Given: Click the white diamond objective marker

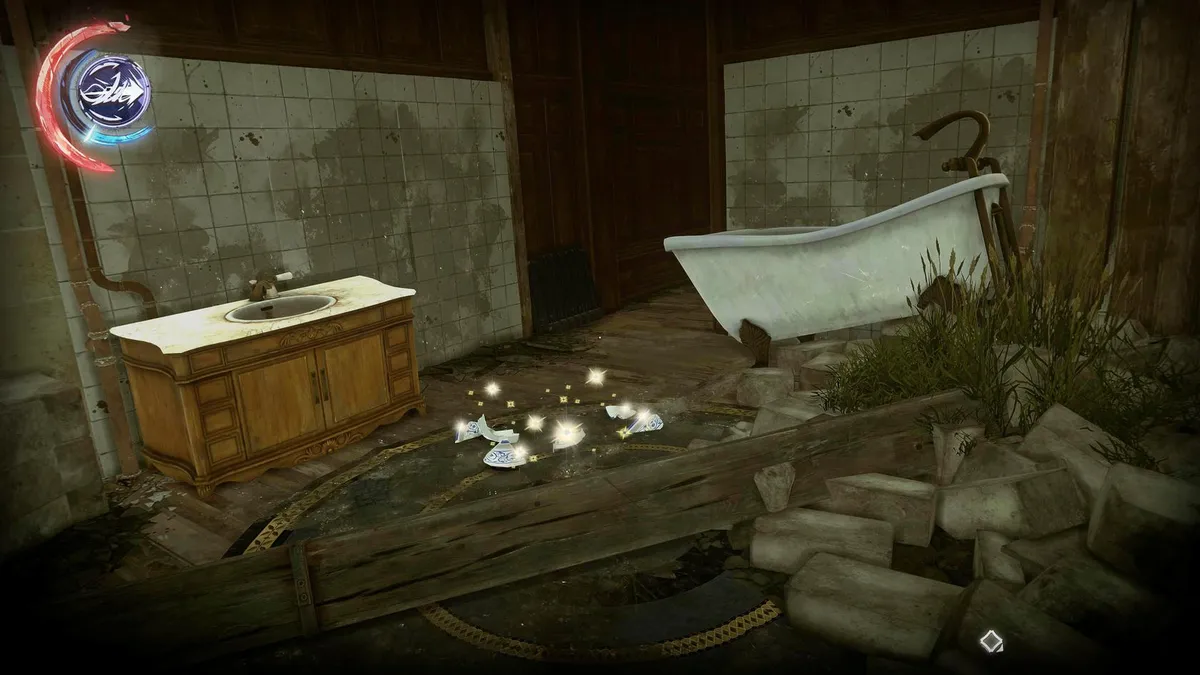Looking at the screenshot, I should pyautogui.click(x=990, y=640).
